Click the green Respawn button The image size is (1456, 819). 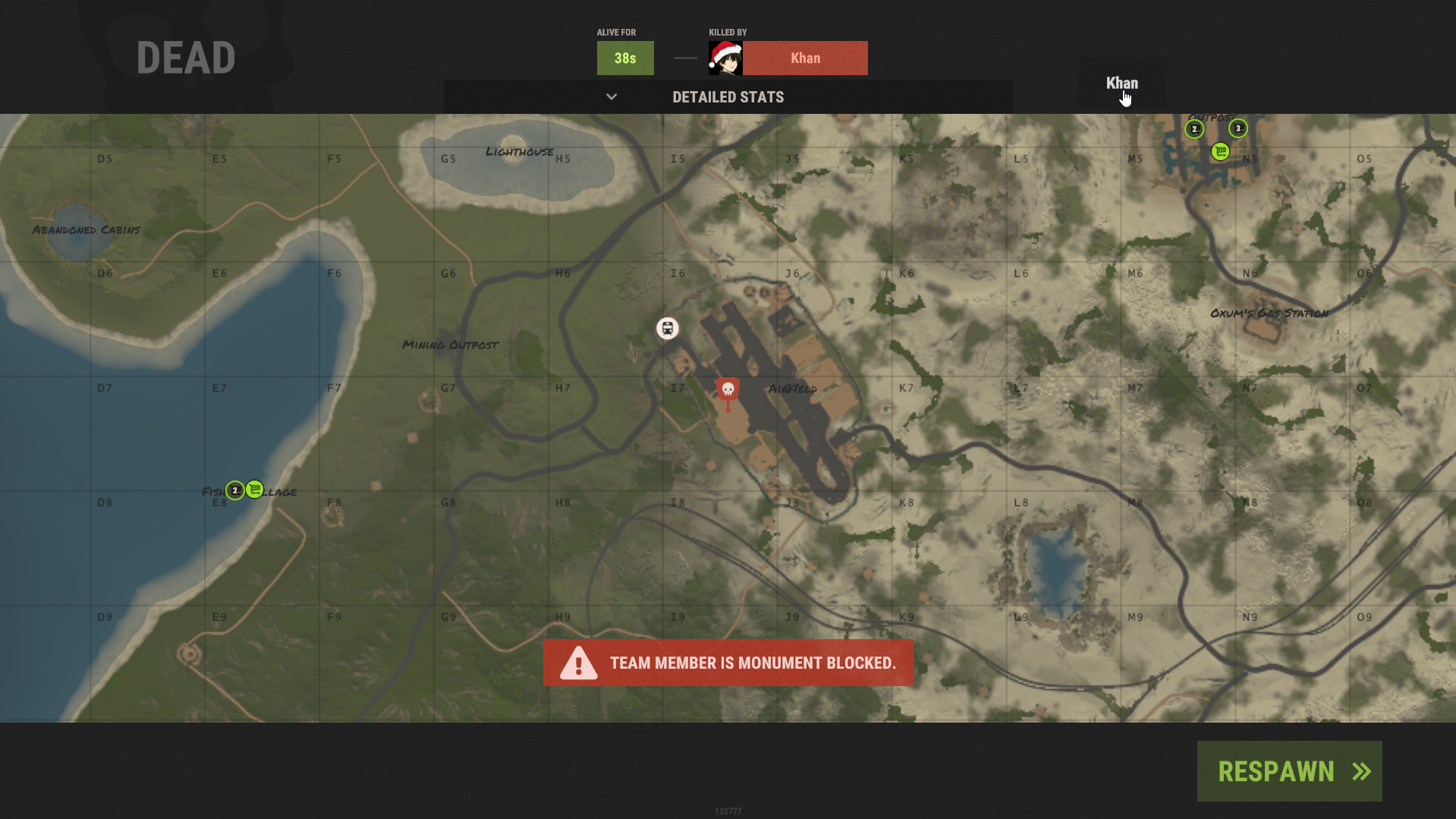click(x=1289, y=771)
